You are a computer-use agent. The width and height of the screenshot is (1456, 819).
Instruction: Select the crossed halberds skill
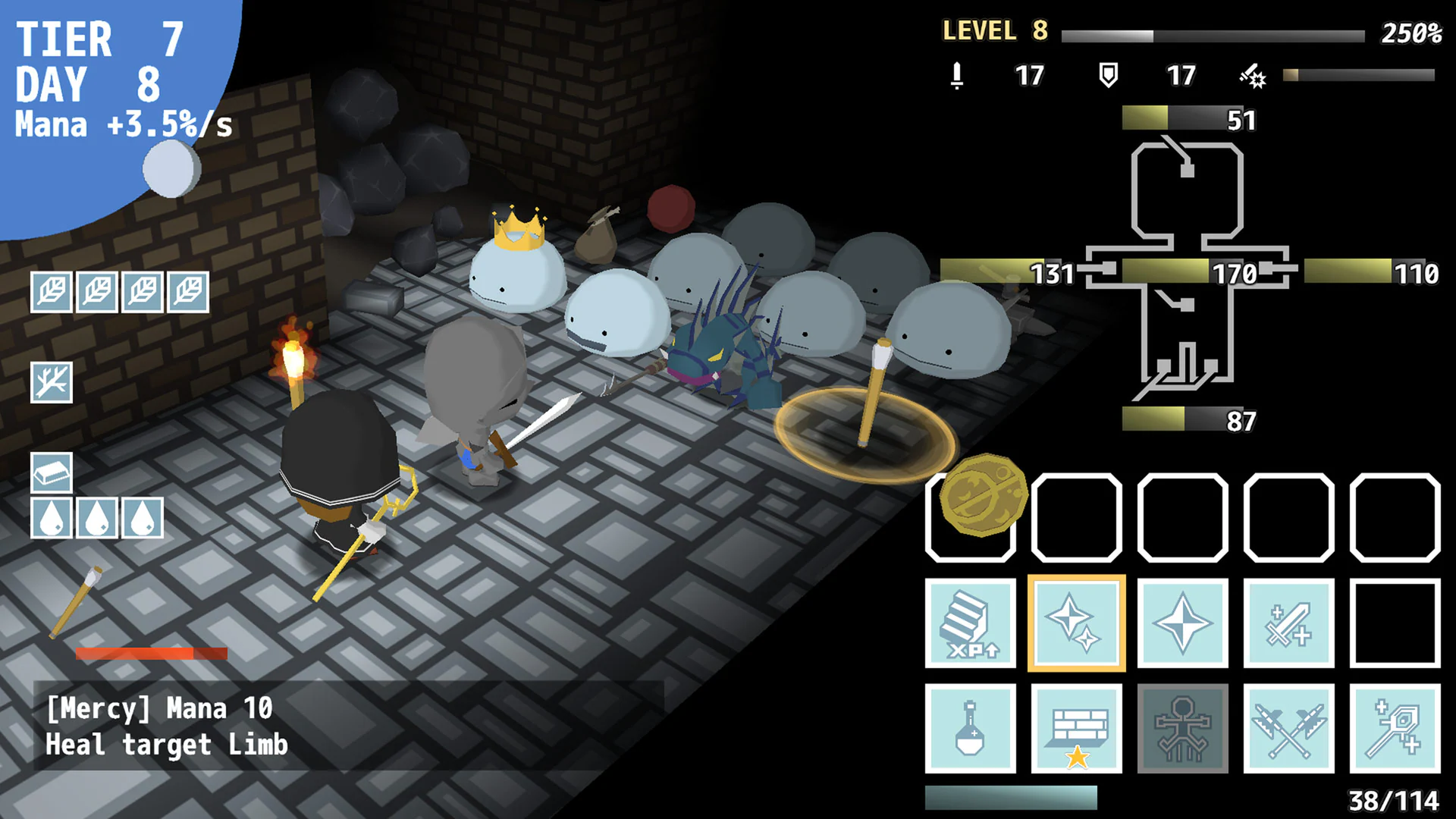[x=1289, y=730]
